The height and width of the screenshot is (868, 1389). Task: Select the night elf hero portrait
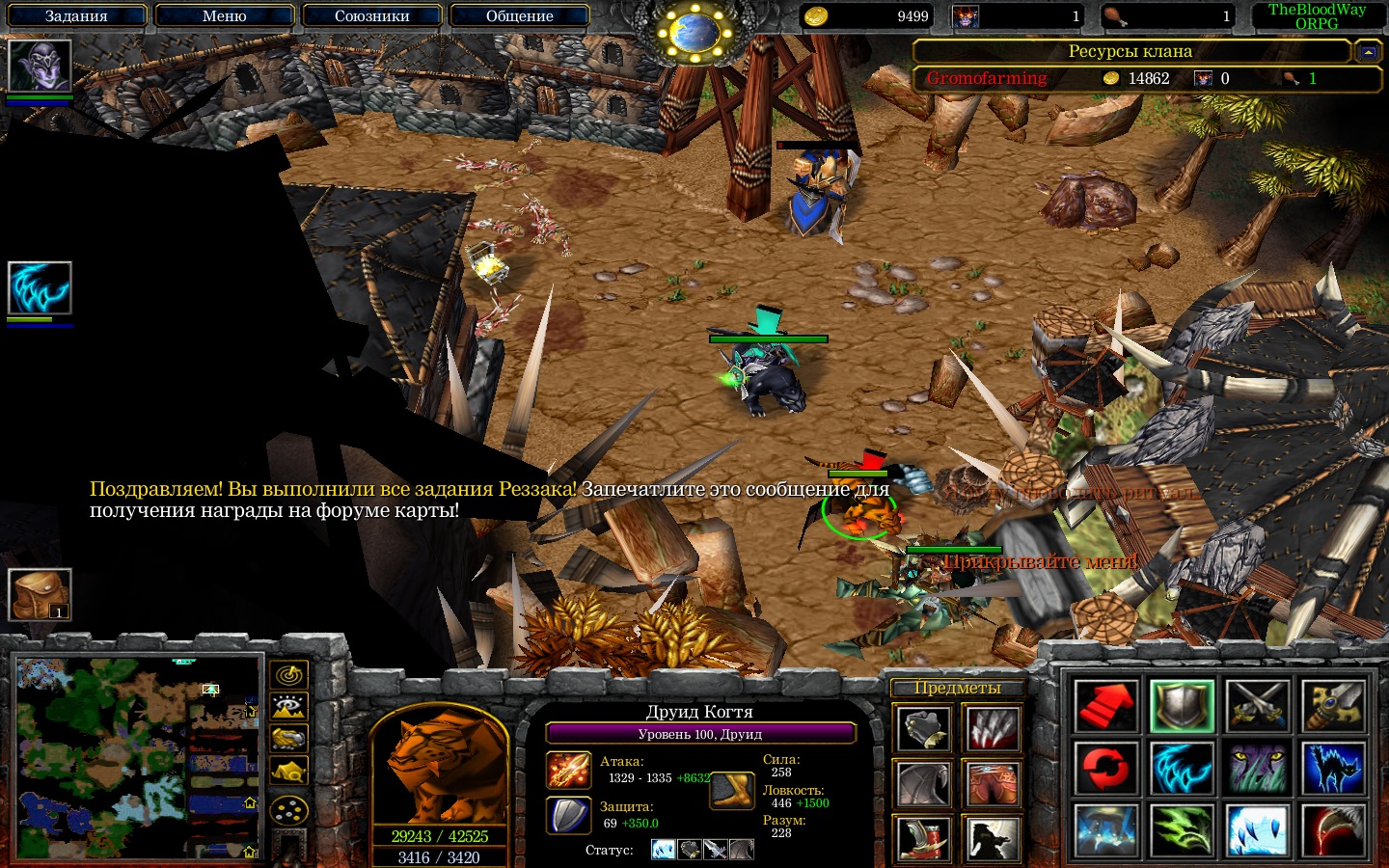(40, 67)
